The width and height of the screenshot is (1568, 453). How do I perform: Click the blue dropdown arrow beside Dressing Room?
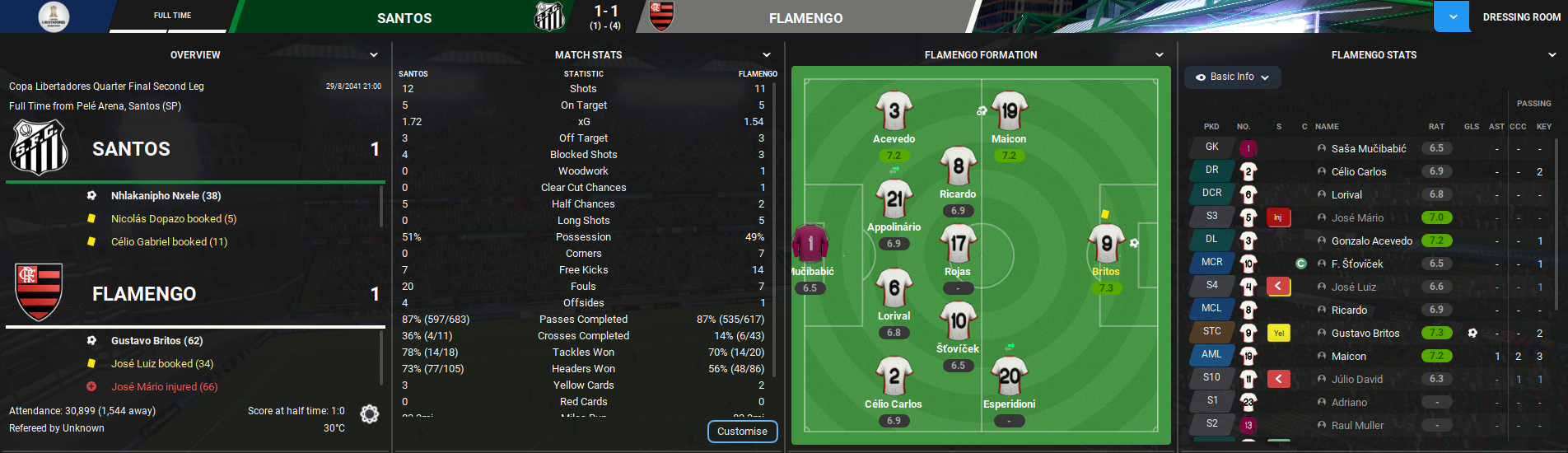[x=1453, y=17]
